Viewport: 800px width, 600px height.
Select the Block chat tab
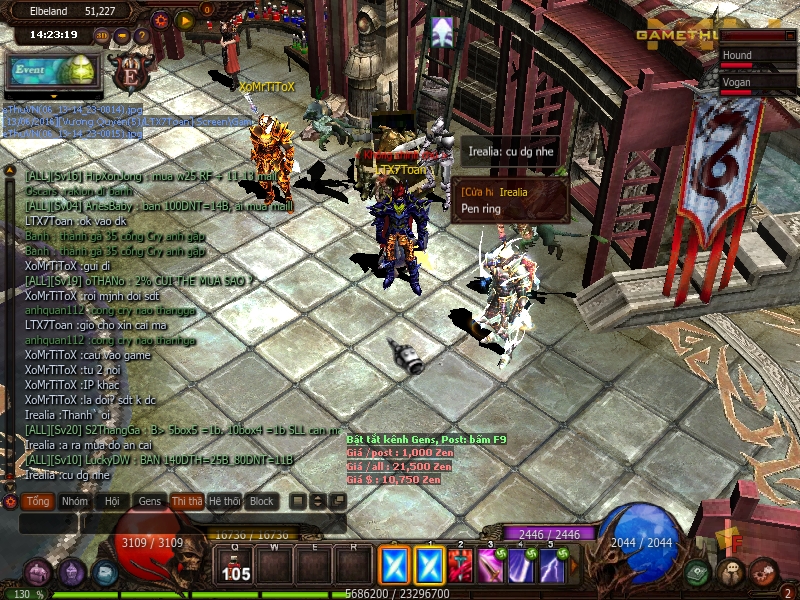(262, 501)
